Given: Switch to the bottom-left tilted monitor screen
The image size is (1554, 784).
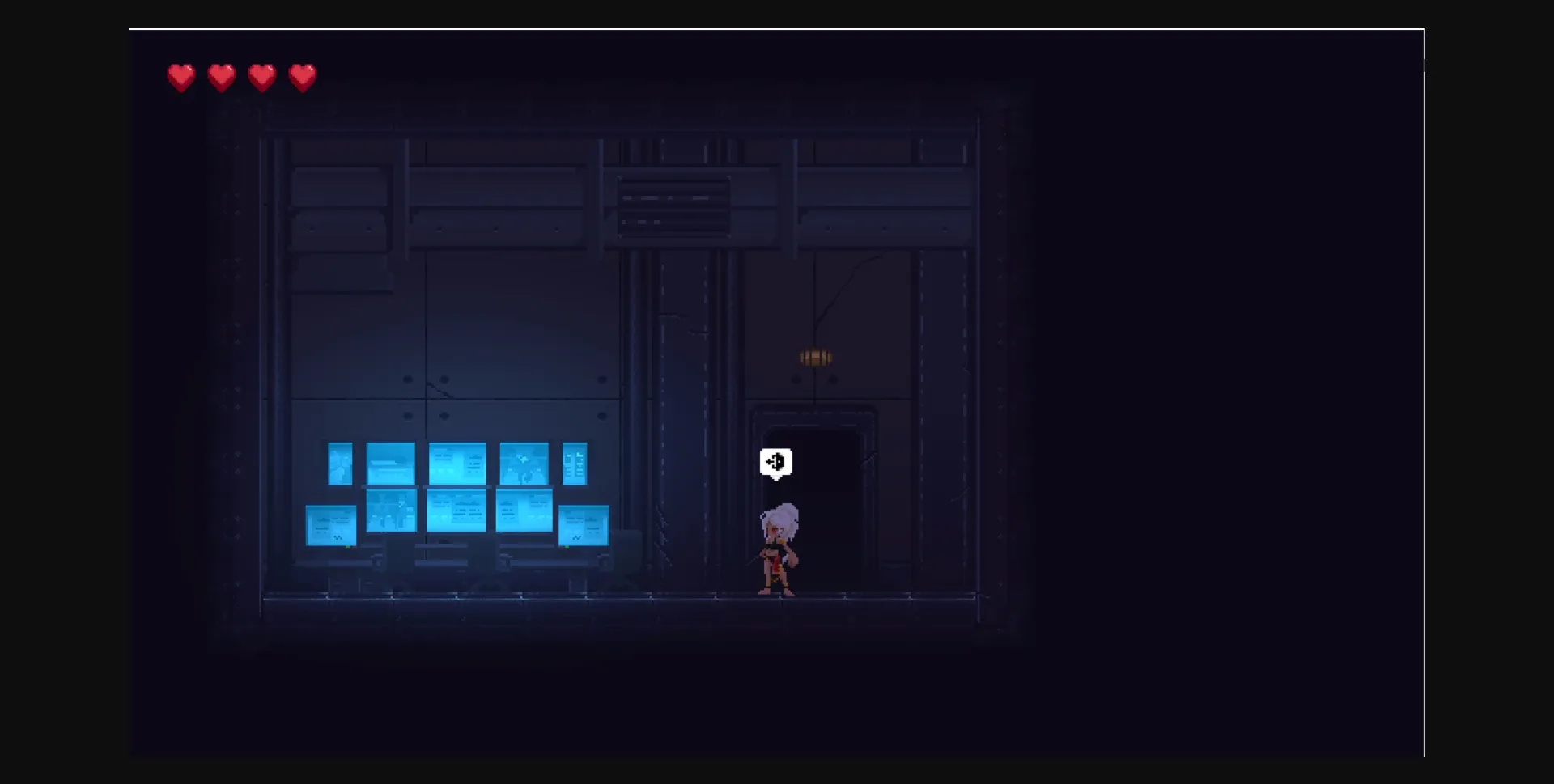Looking at the screenshot, I should (330, 524).
